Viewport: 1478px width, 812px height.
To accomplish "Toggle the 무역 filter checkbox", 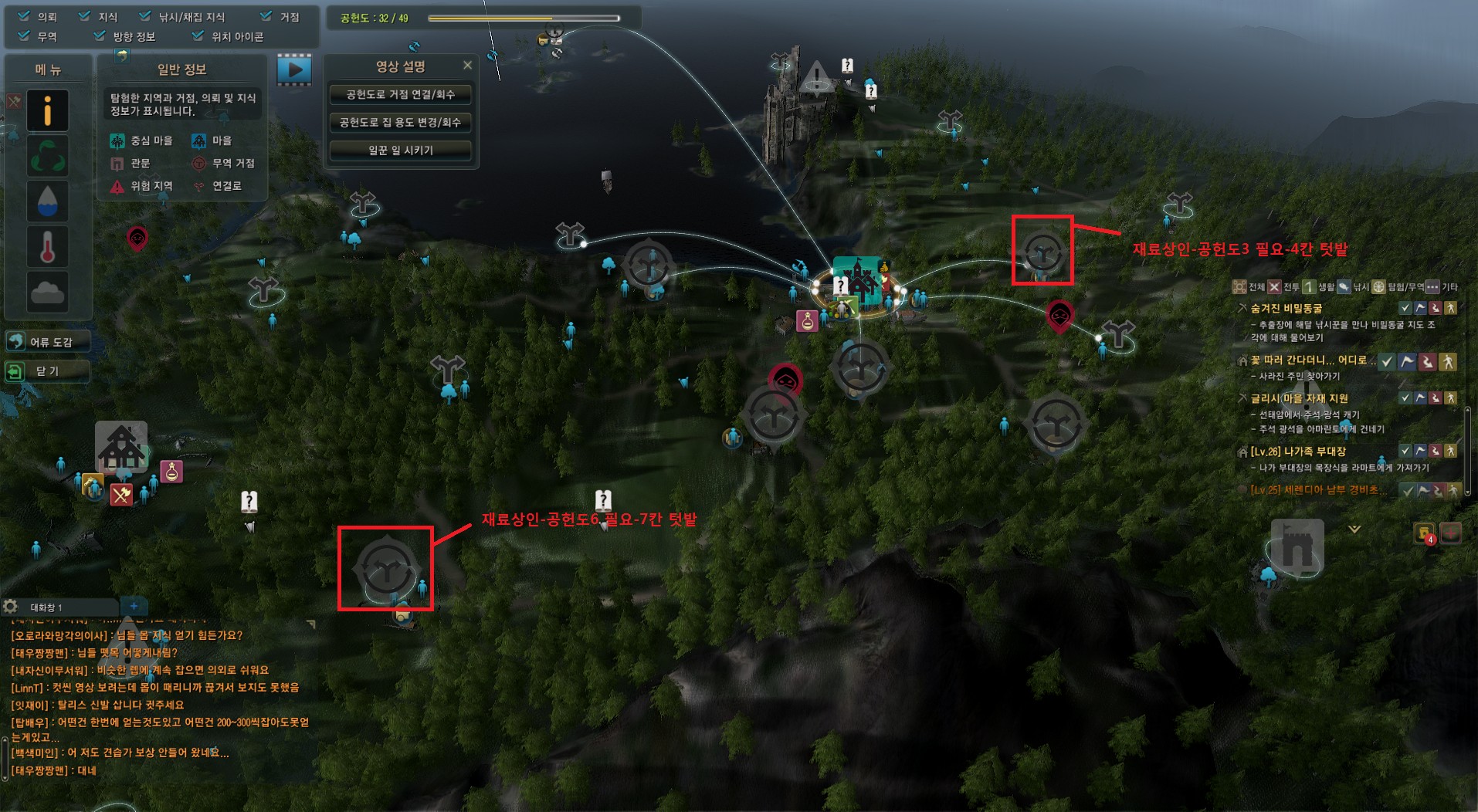I will pos(25,36).
